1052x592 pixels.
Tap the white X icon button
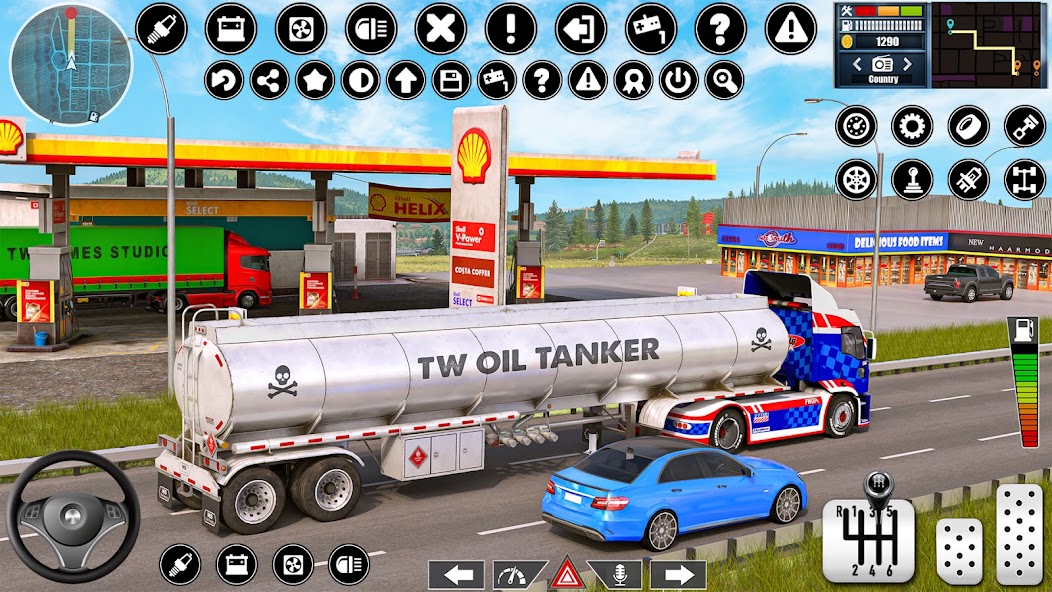tap(441, 29)
